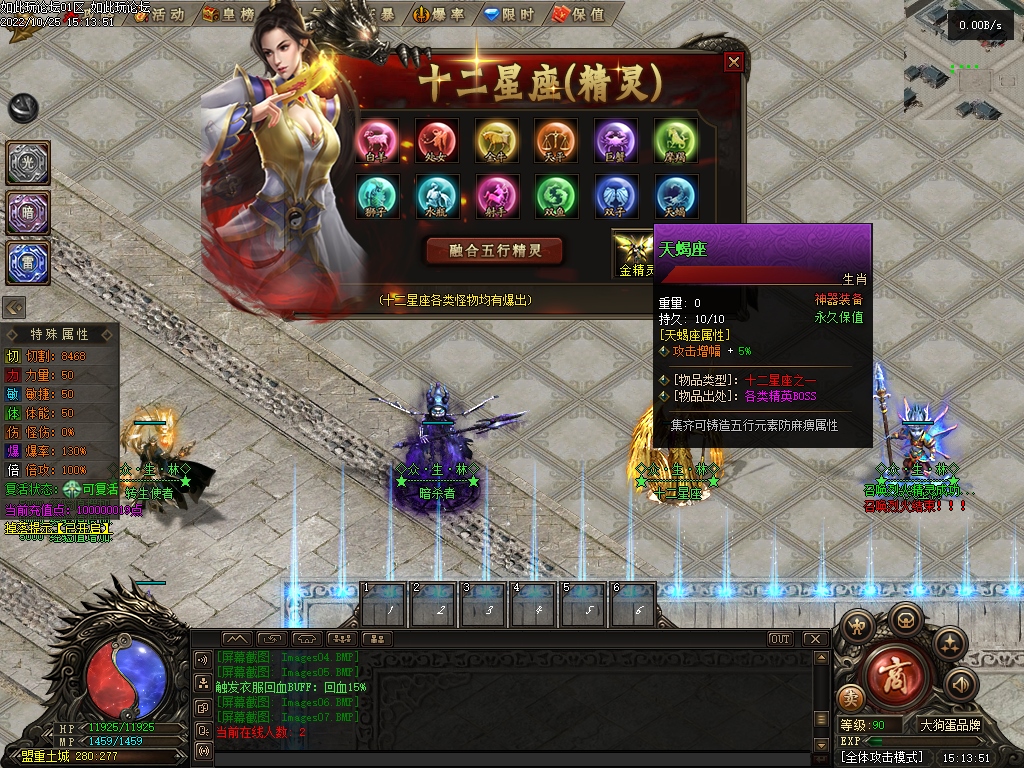Choose the 双鱼 Pisces zodiac orb
1024x768 pixels.
[556, 196]
